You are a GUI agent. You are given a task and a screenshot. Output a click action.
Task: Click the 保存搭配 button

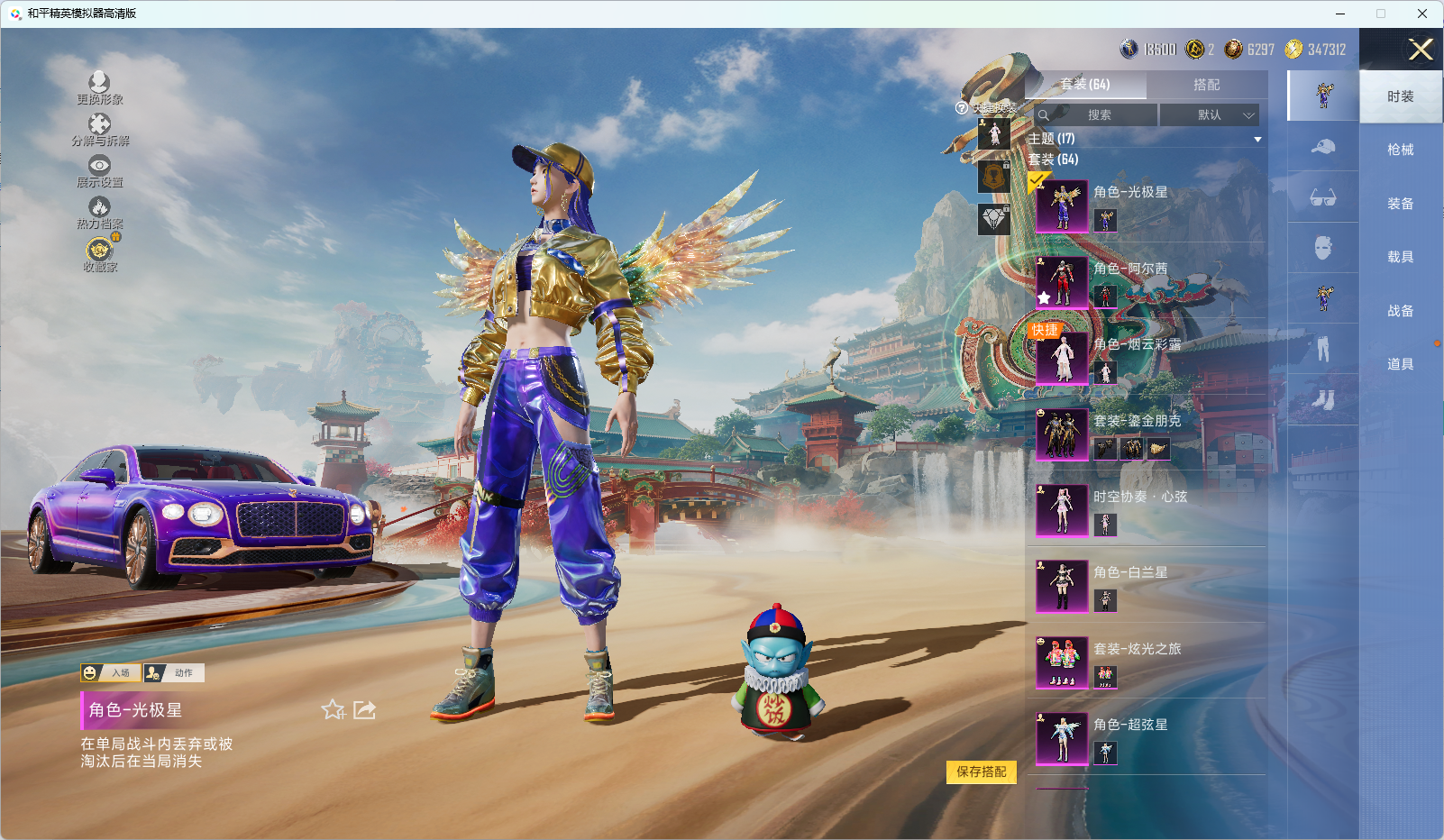coord(981,772)
